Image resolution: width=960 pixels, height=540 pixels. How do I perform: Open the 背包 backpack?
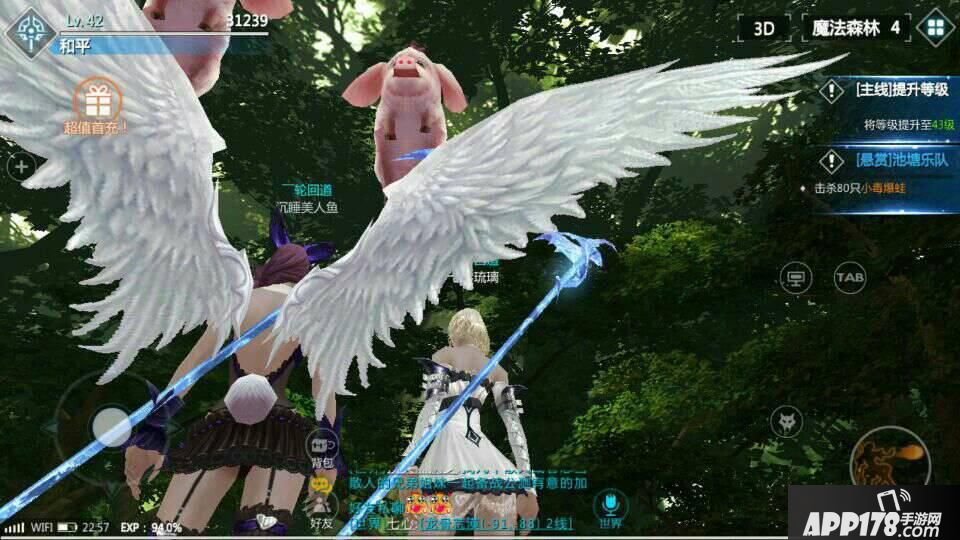tap(322, 449)
